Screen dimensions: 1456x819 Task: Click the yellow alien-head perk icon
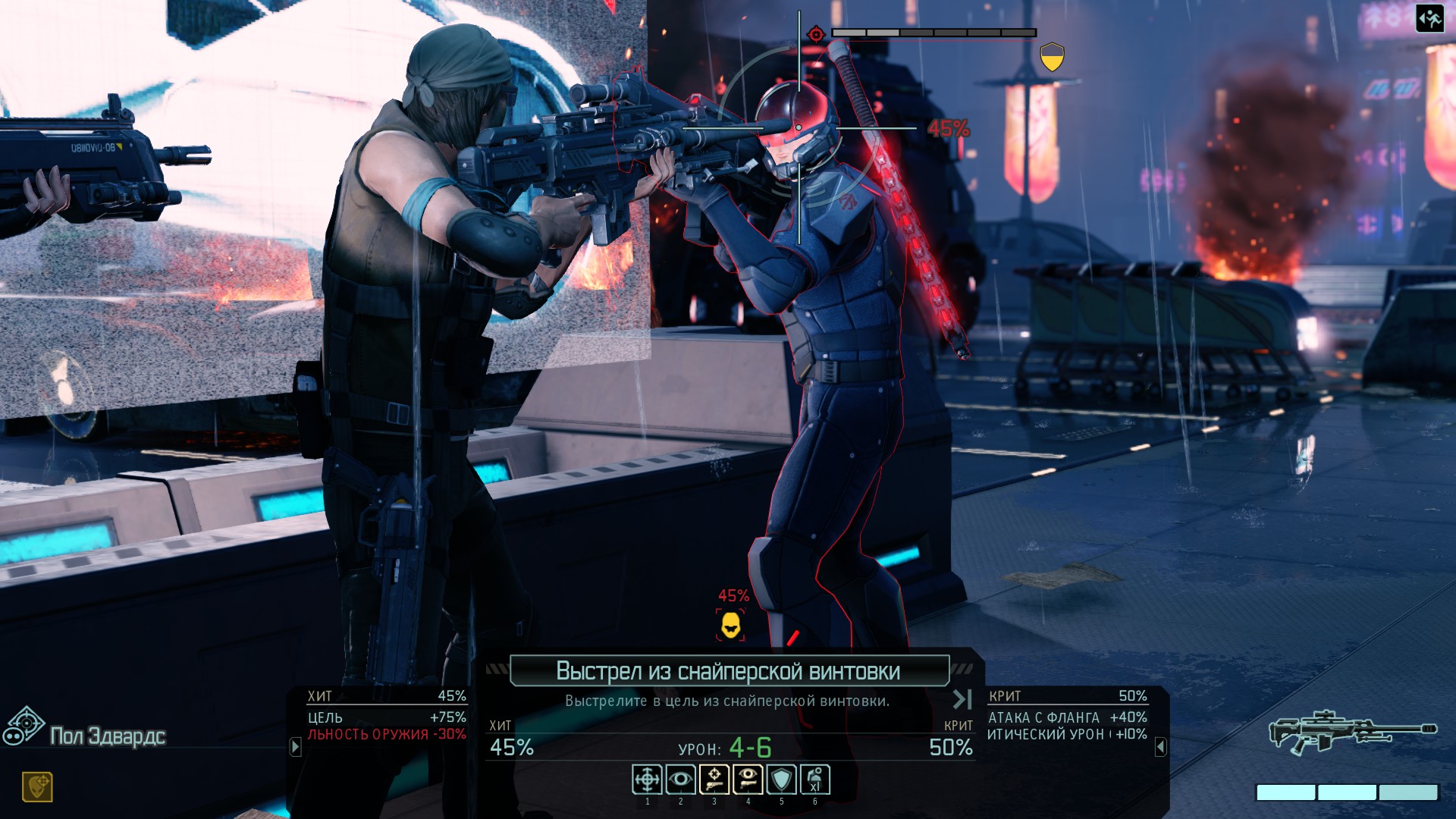coord(37,787)
